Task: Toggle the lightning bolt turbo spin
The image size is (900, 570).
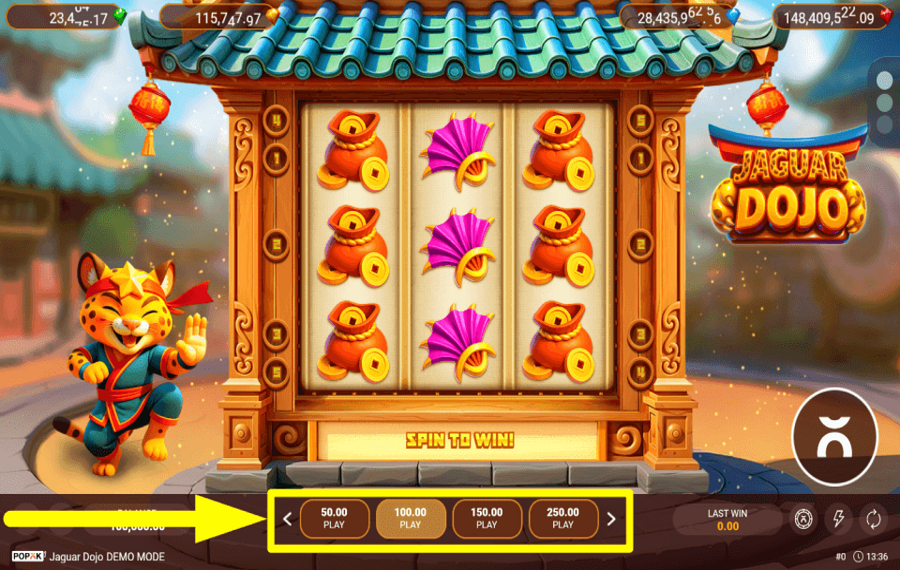Action: click(x=838, y=518)
